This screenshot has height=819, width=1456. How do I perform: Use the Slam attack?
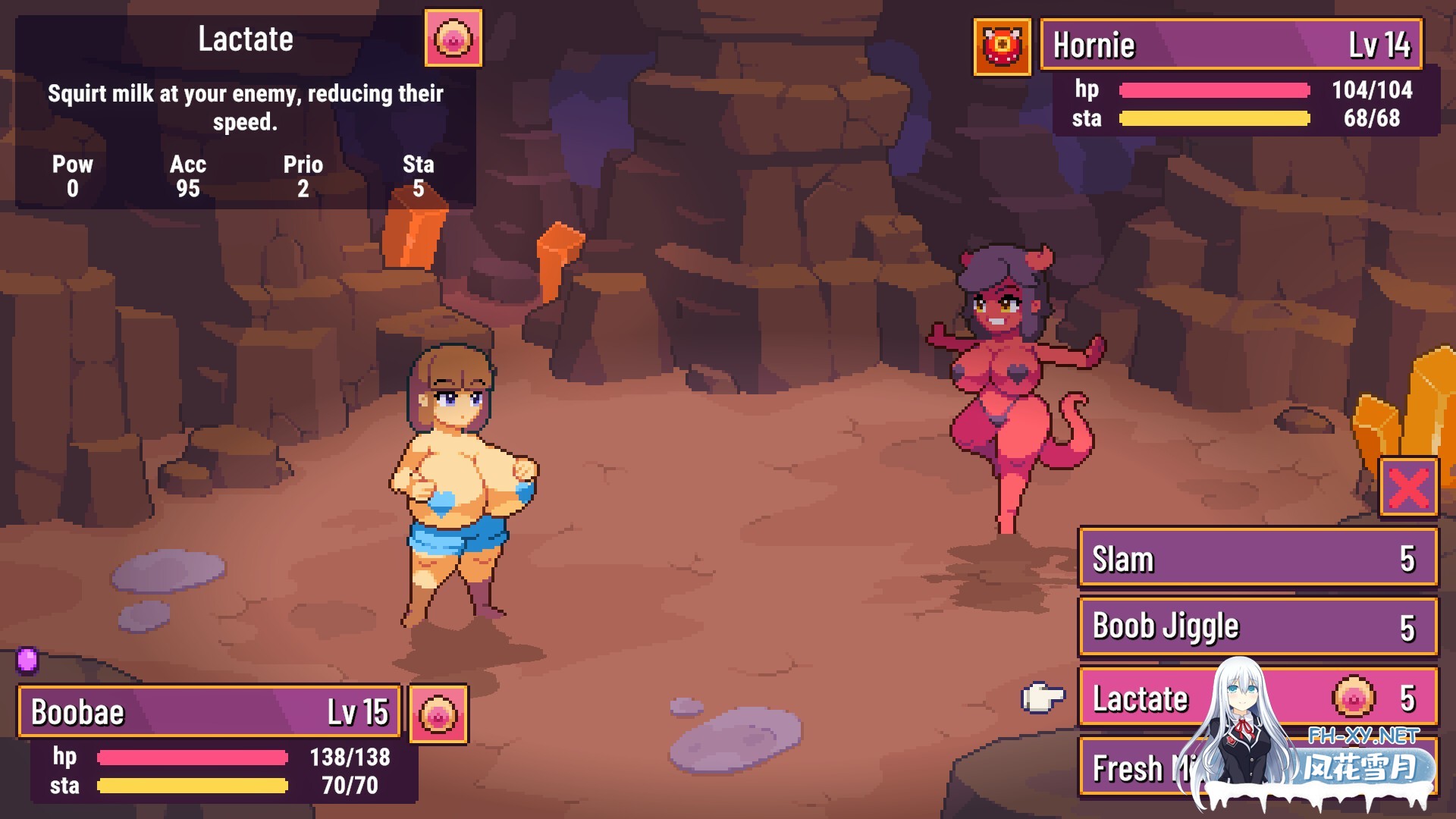1258,559
